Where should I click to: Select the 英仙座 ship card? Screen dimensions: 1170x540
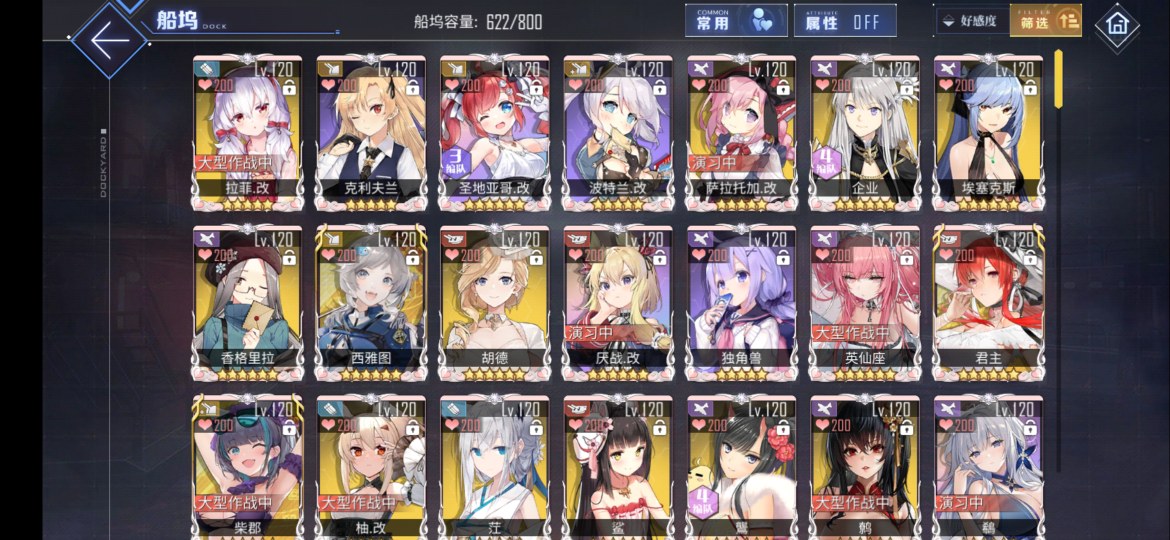coord(864,300)
